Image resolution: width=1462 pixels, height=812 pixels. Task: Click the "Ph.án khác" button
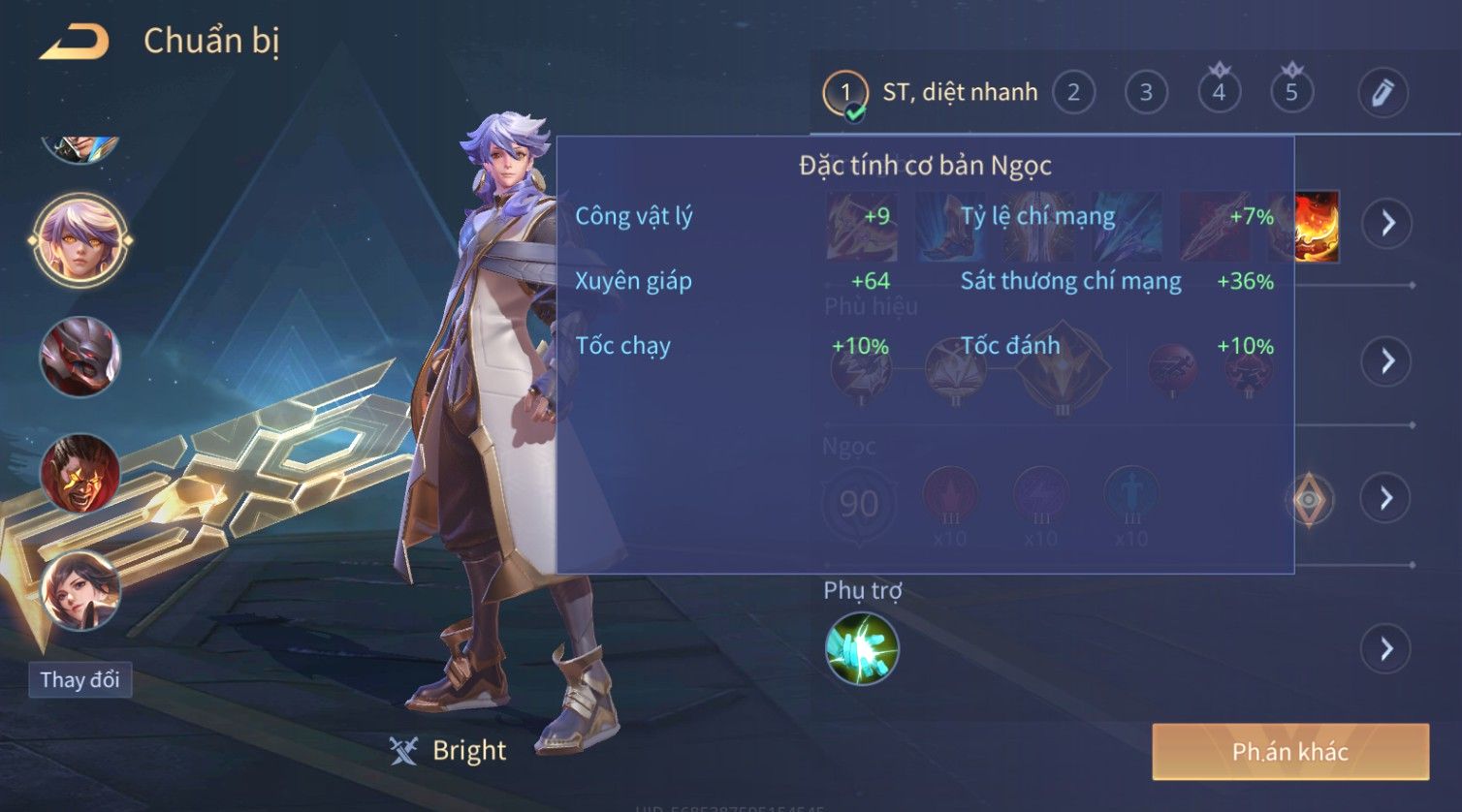(1289, 752)
